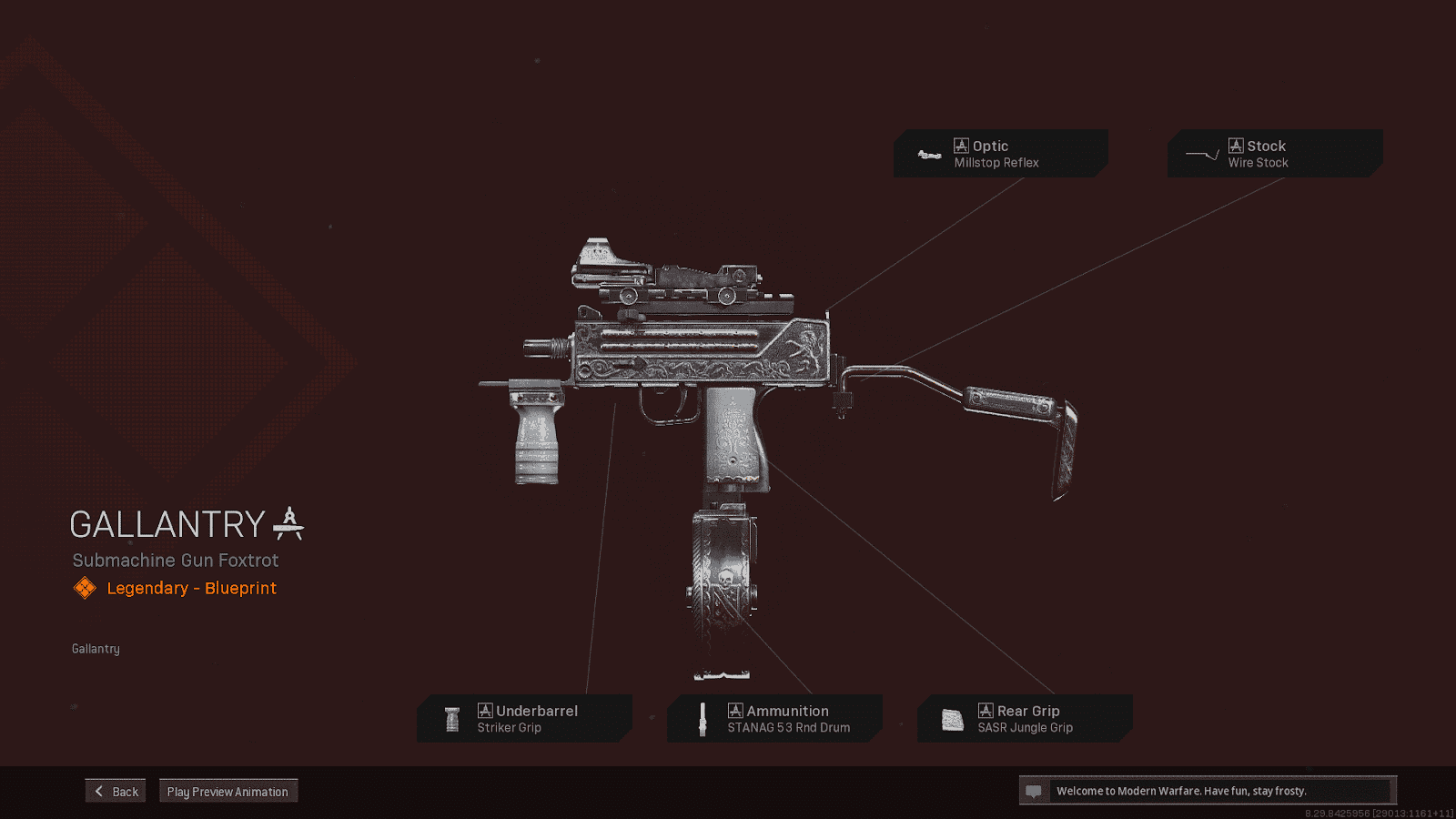
Task: Click the drafting compass icon next to GALLANTRY
Action: (289, 522)
